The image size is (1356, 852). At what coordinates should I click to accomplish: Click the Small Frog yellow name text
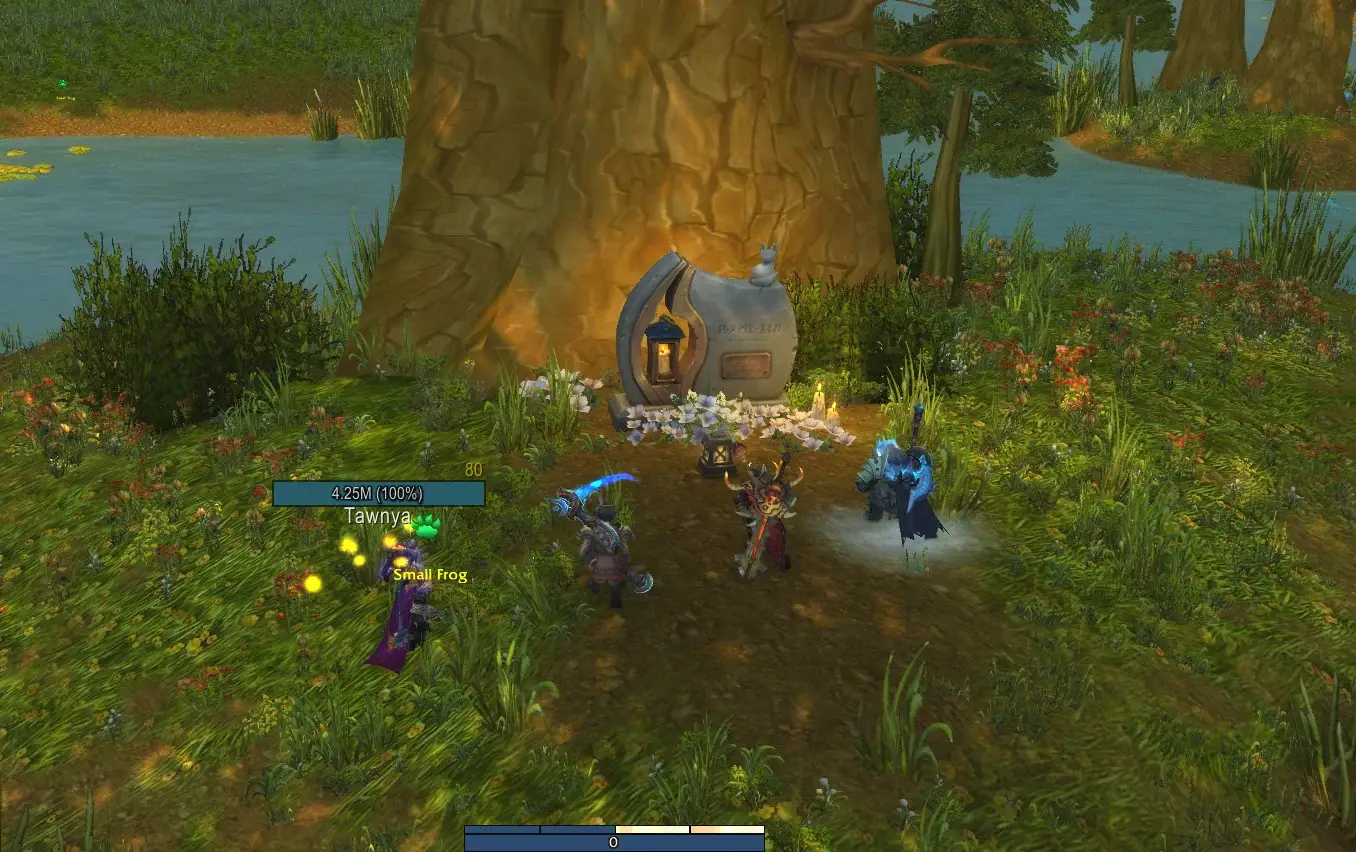tap(429, 575)
